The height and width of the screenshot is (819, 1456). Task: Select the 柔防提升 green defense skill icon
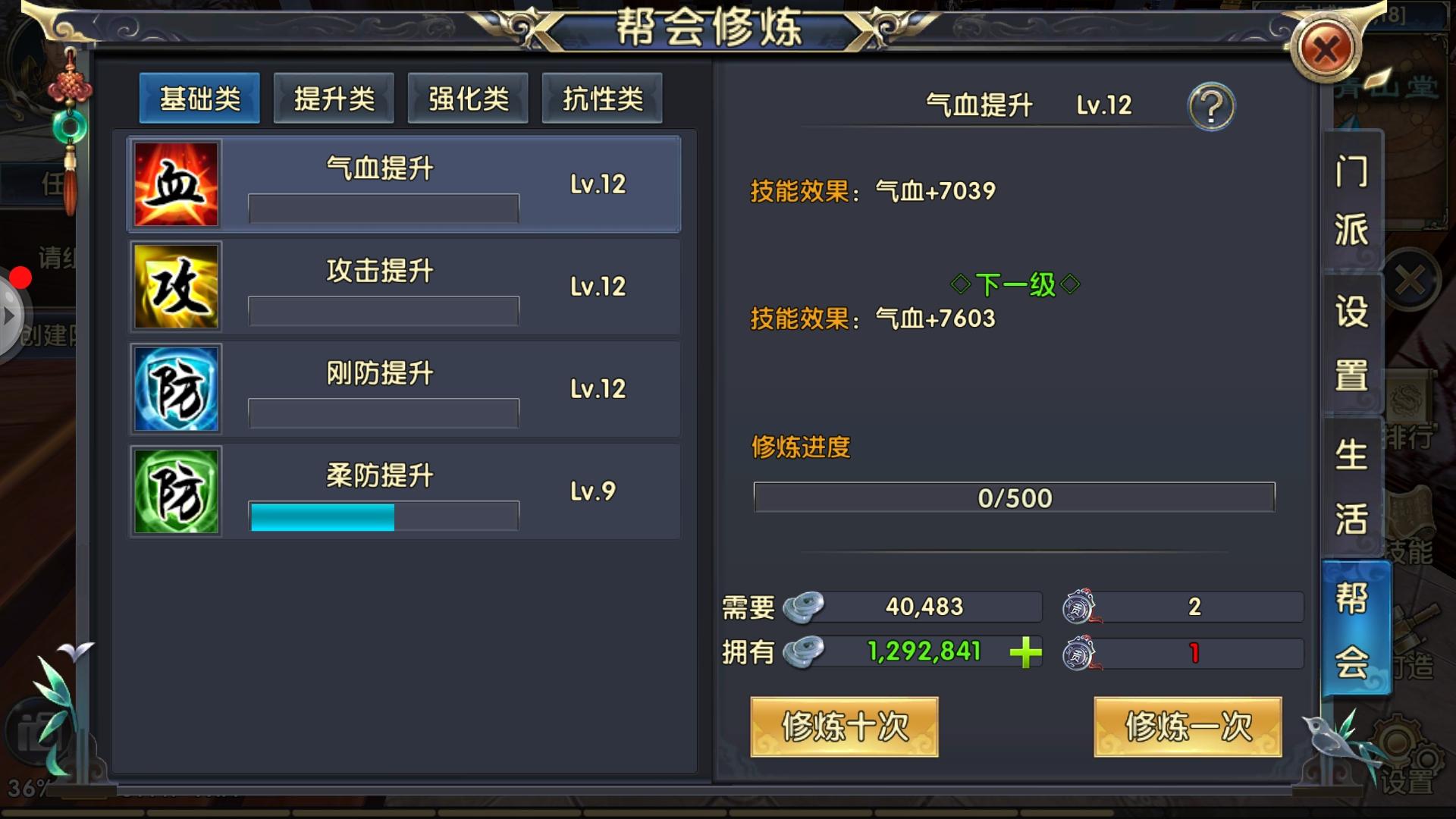(176, 491)
